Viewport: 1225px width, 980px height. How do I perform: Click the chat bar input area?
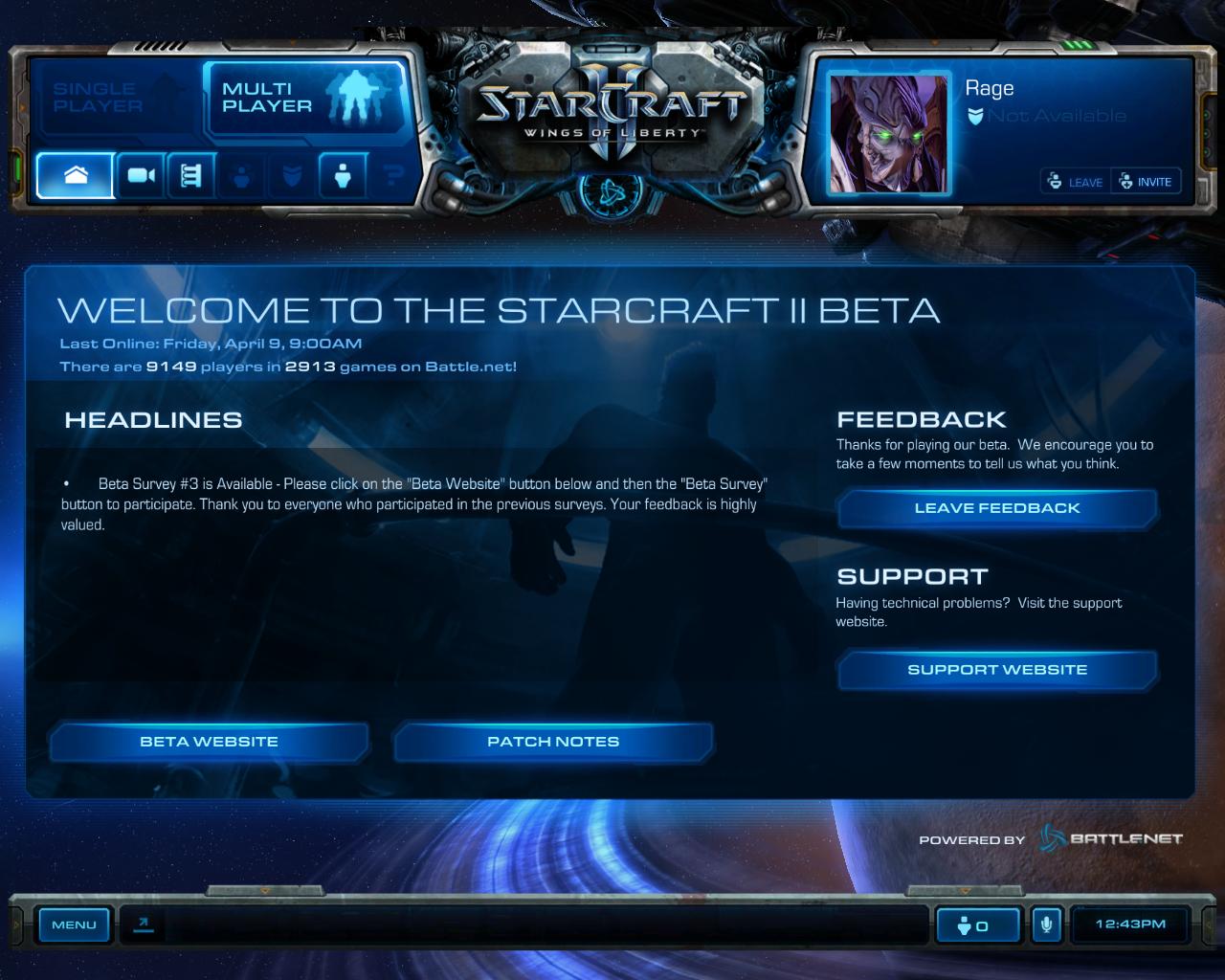click(546, 925)
